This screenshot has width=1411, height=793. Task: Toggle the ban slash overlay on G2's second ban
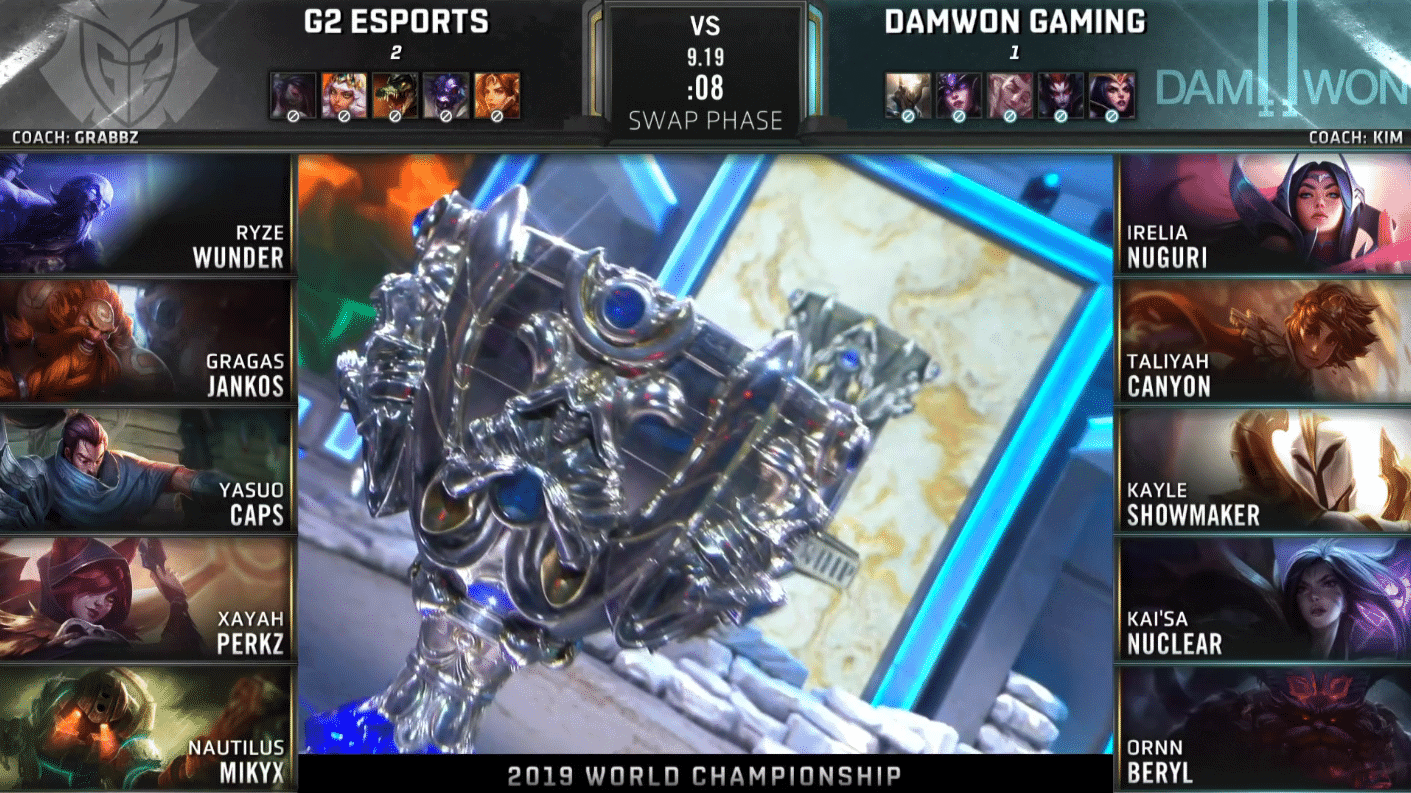[344, 116]
